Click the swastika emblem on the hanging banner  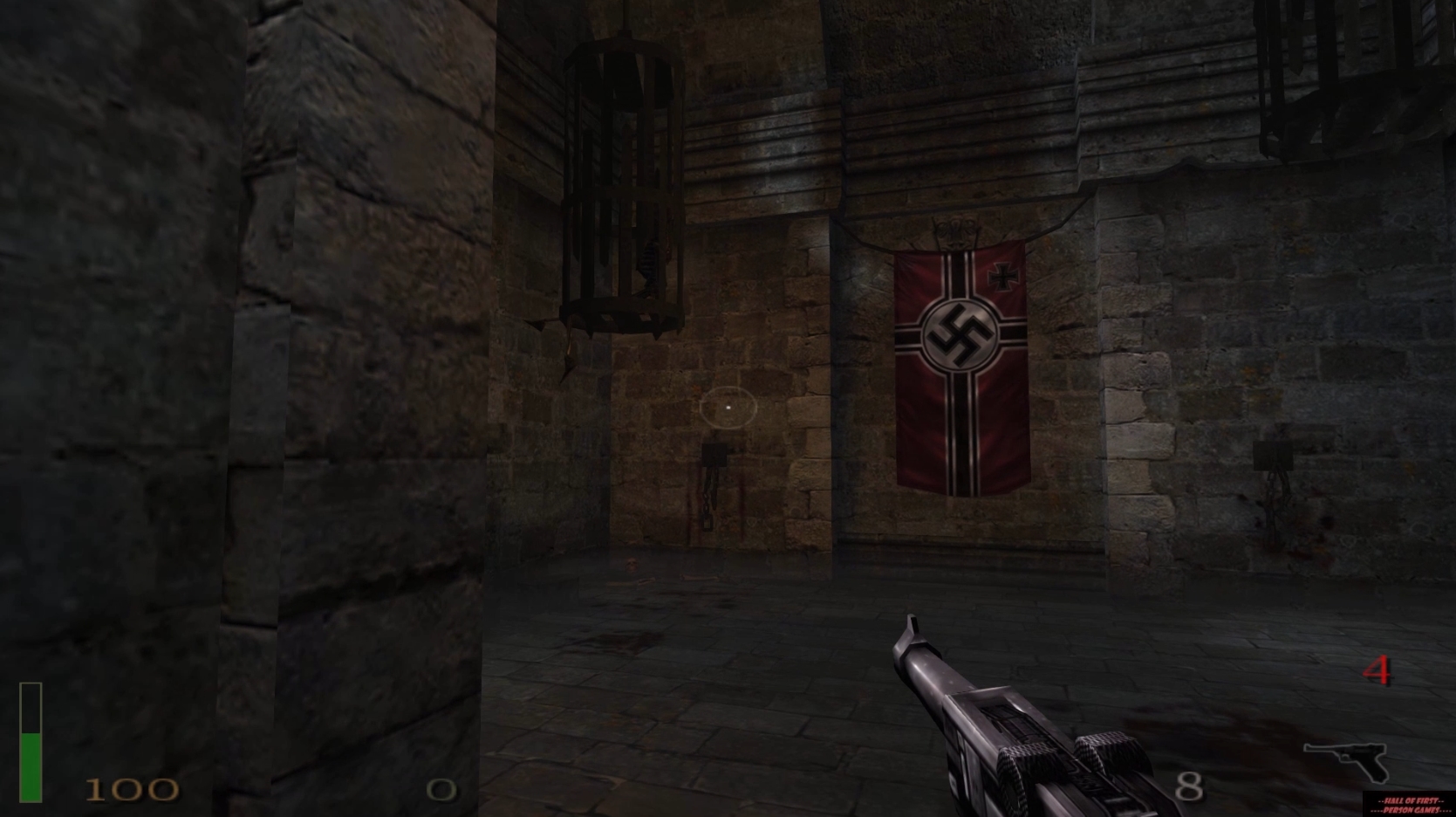pos(960,334)
